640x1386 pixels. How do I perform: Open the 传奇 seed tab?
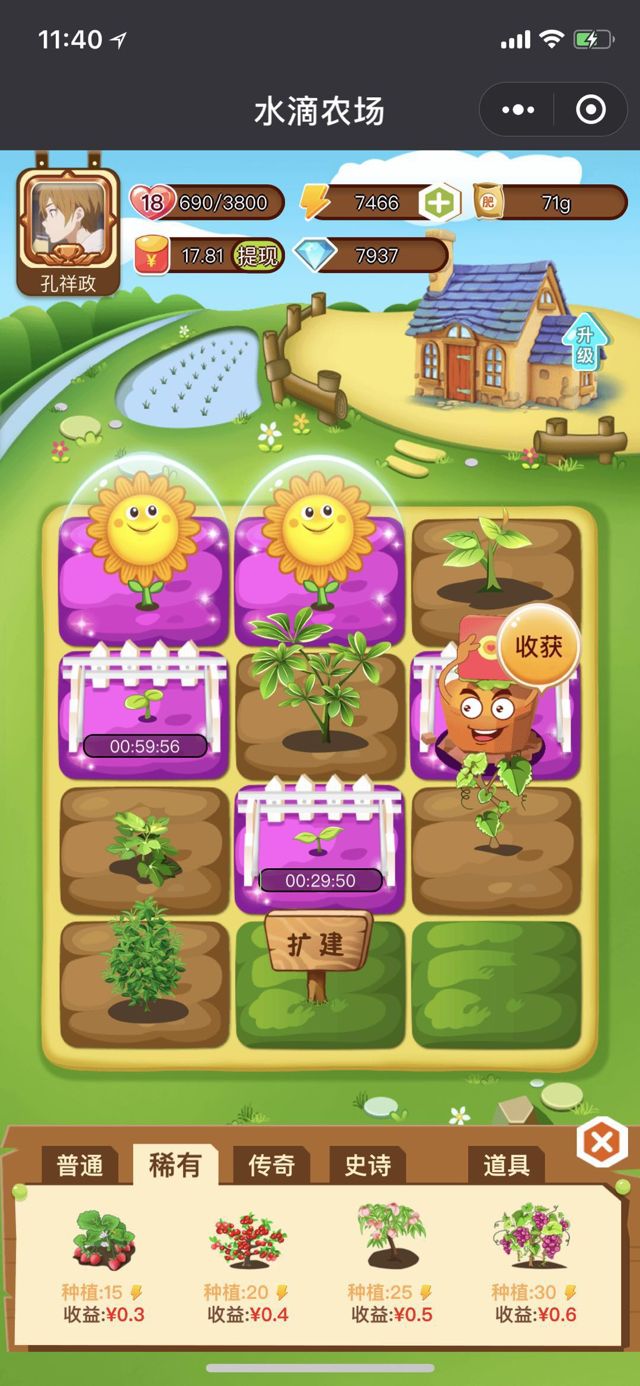(271, 1166)
